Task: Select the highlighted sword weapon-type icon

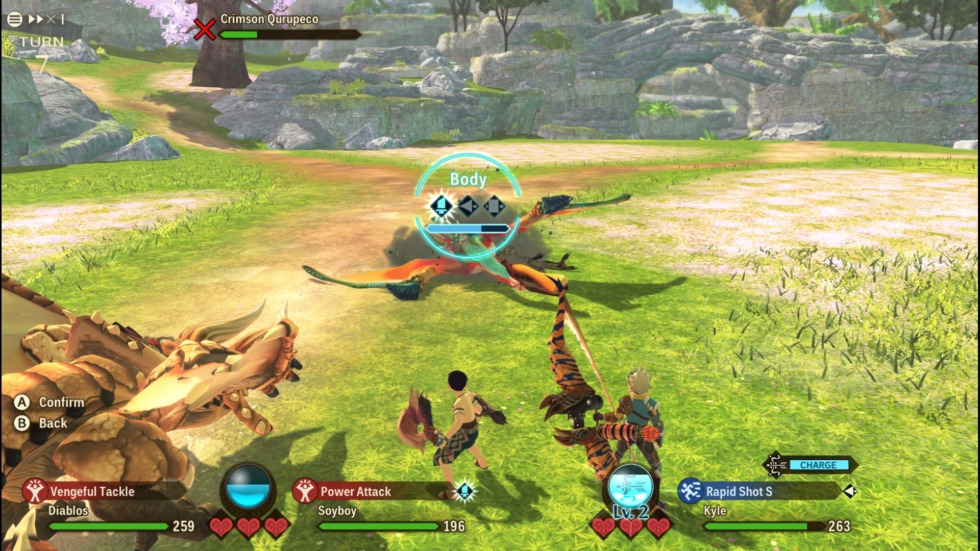Action: coord(441,206)
